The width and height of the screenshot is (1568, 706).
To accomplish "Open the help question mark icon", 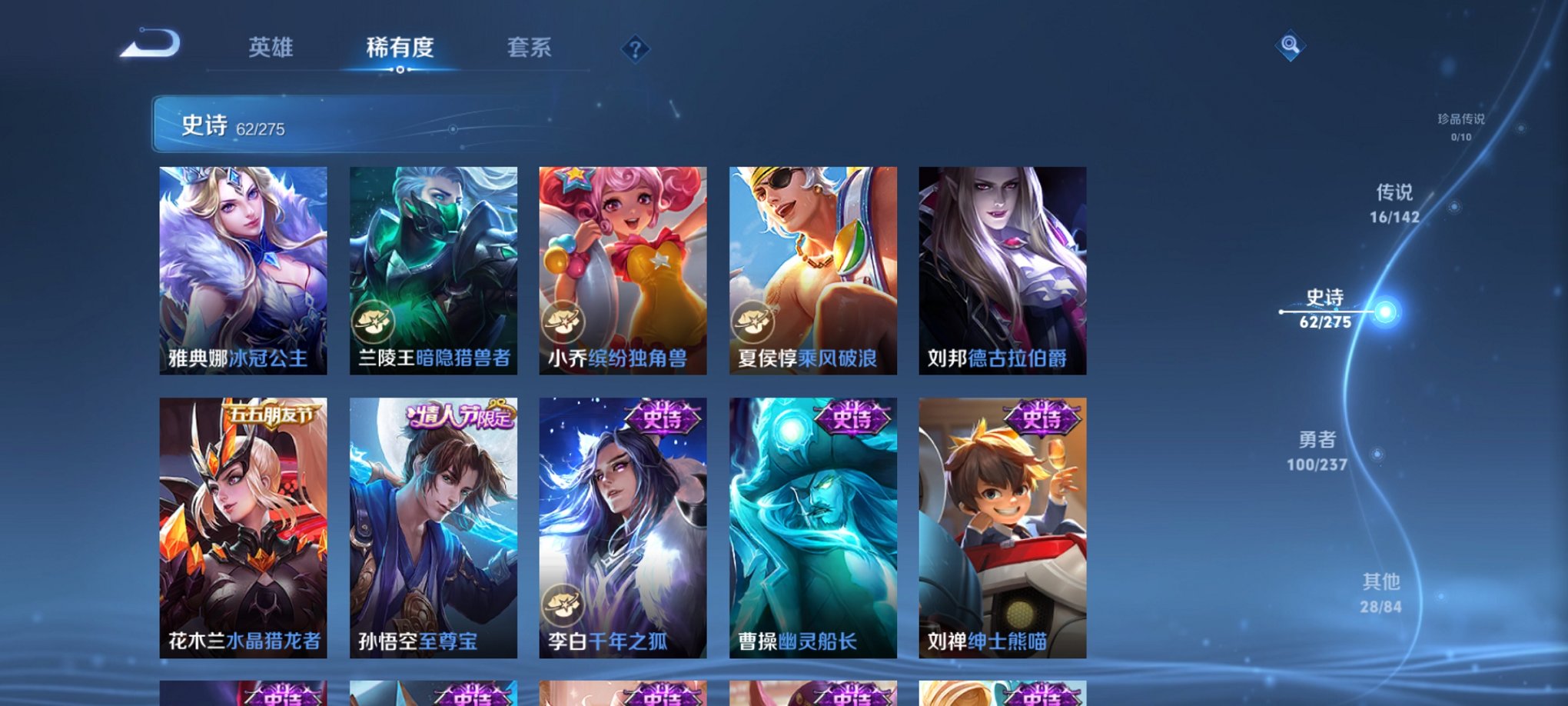I will click(635, 49).
